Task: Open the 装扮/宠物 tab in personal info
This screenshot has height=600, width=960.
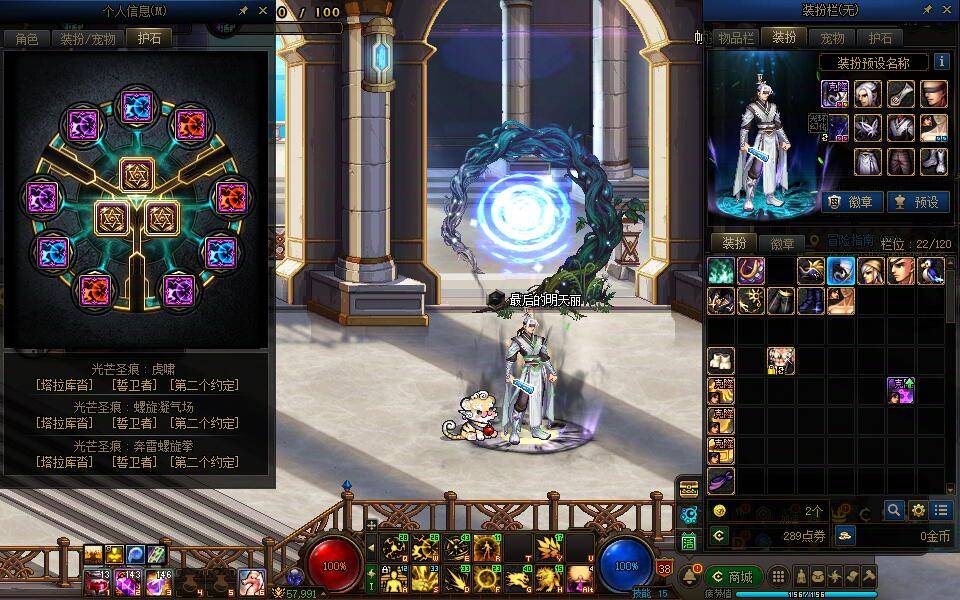Action: tap(88, 39)
